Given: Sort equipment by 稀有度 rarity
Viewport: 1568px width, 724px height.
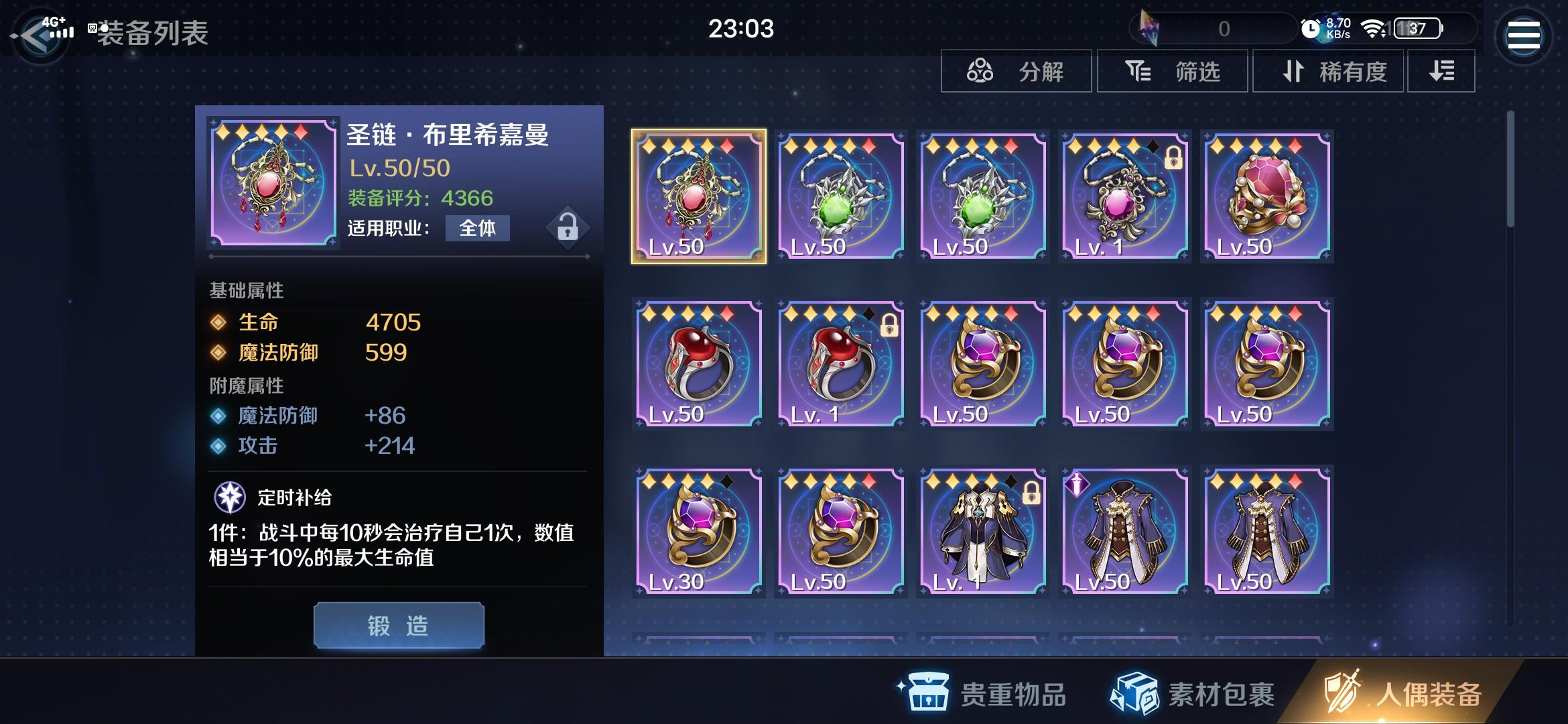Looking at the screenshot, I should pos(1328,72).
